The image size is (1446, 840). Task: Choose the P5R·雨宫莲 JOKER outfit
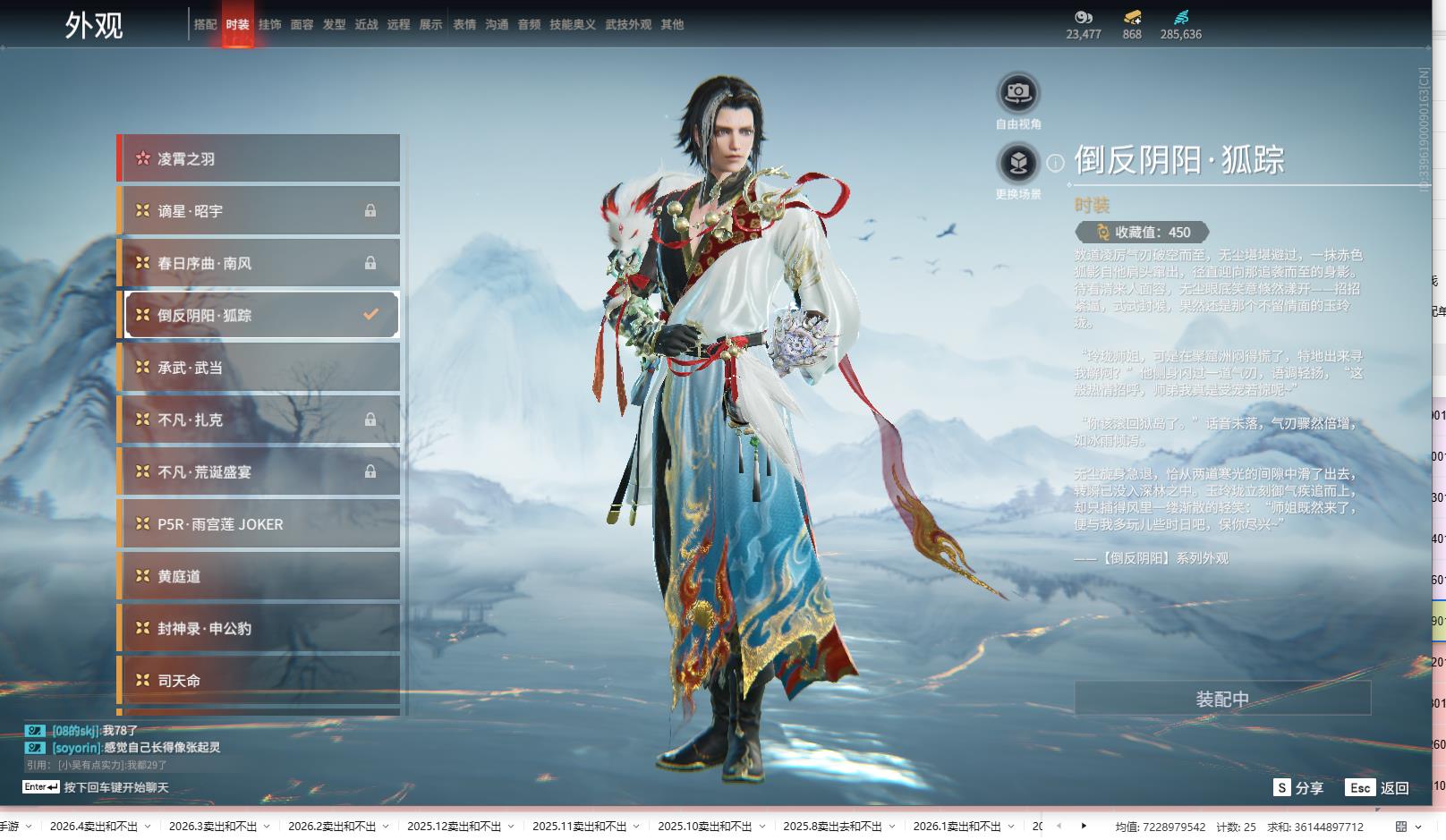click(x=259, y=524)
